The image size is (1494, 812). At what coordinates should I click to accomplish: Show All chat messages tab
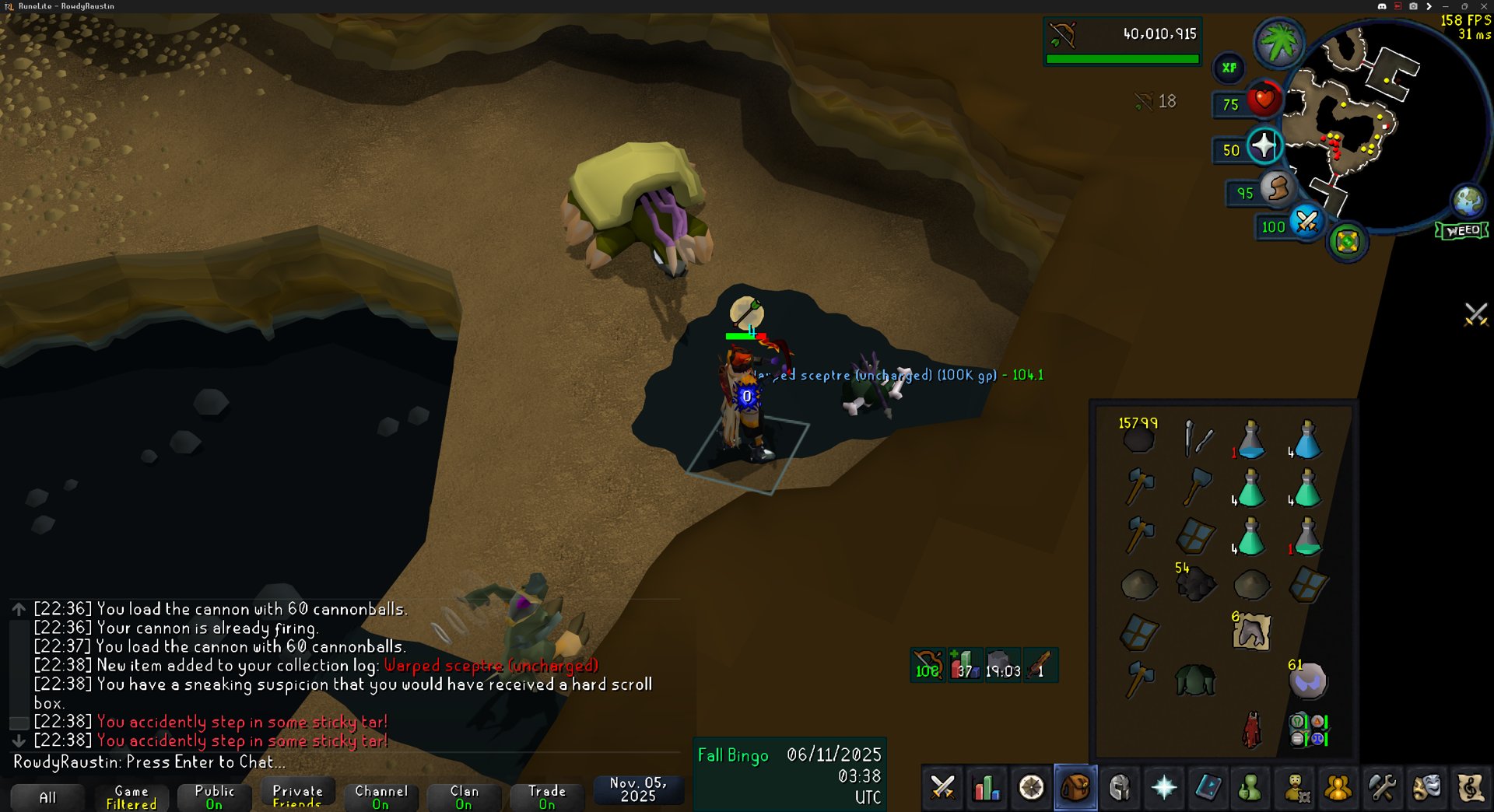click(47, 797)
